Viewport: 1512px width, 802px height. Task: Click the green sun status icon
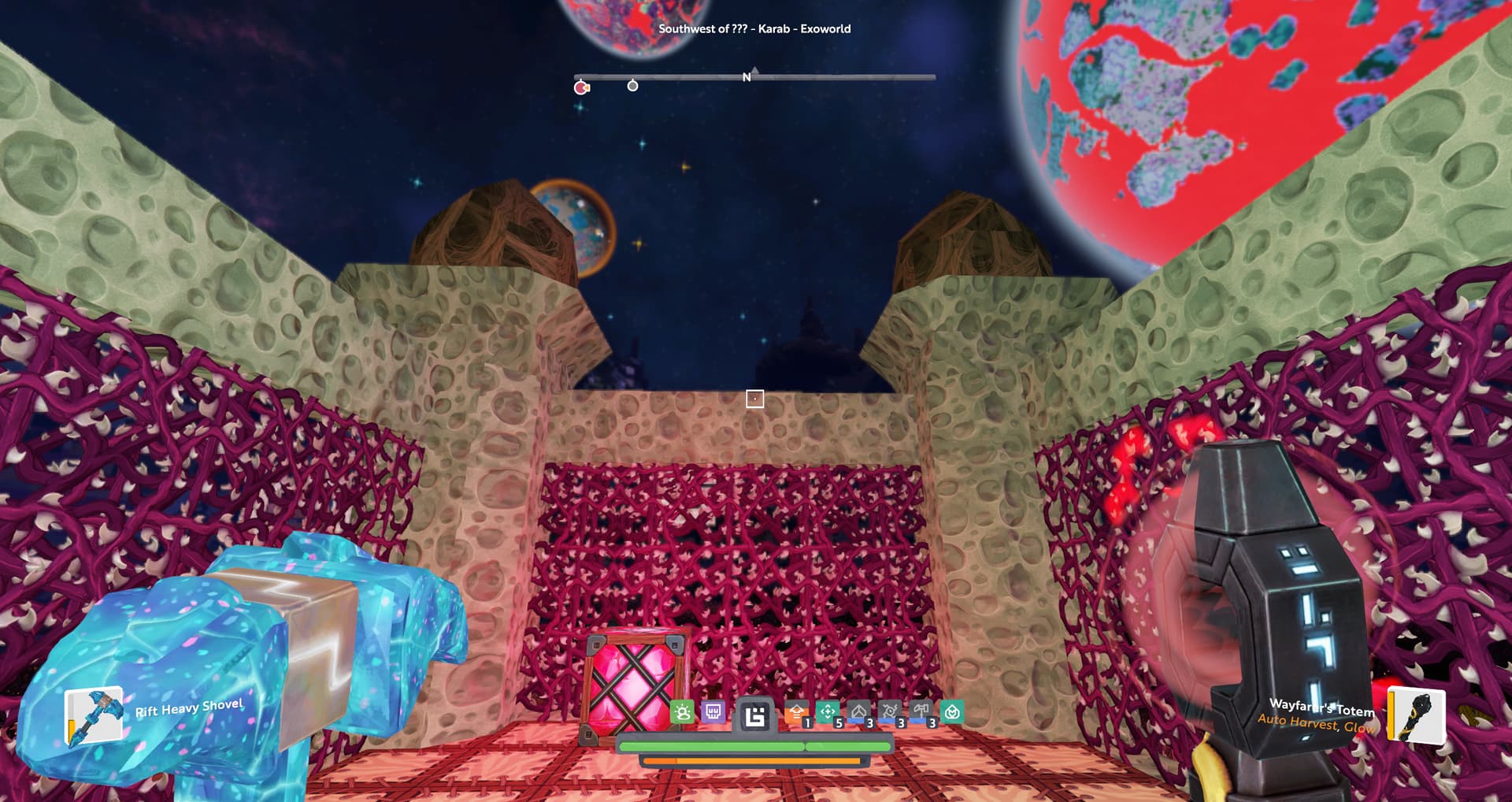[682, 713]
